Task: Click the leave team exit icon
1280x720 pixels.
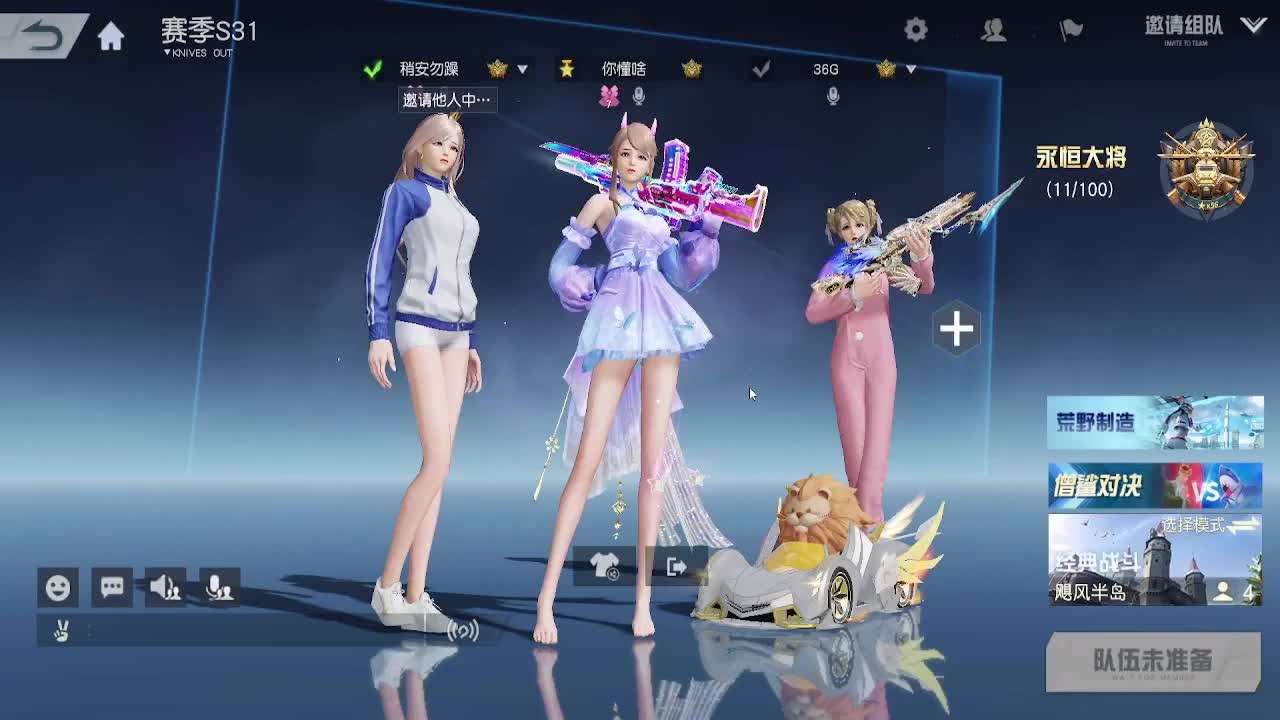Action: click(676, 565)
